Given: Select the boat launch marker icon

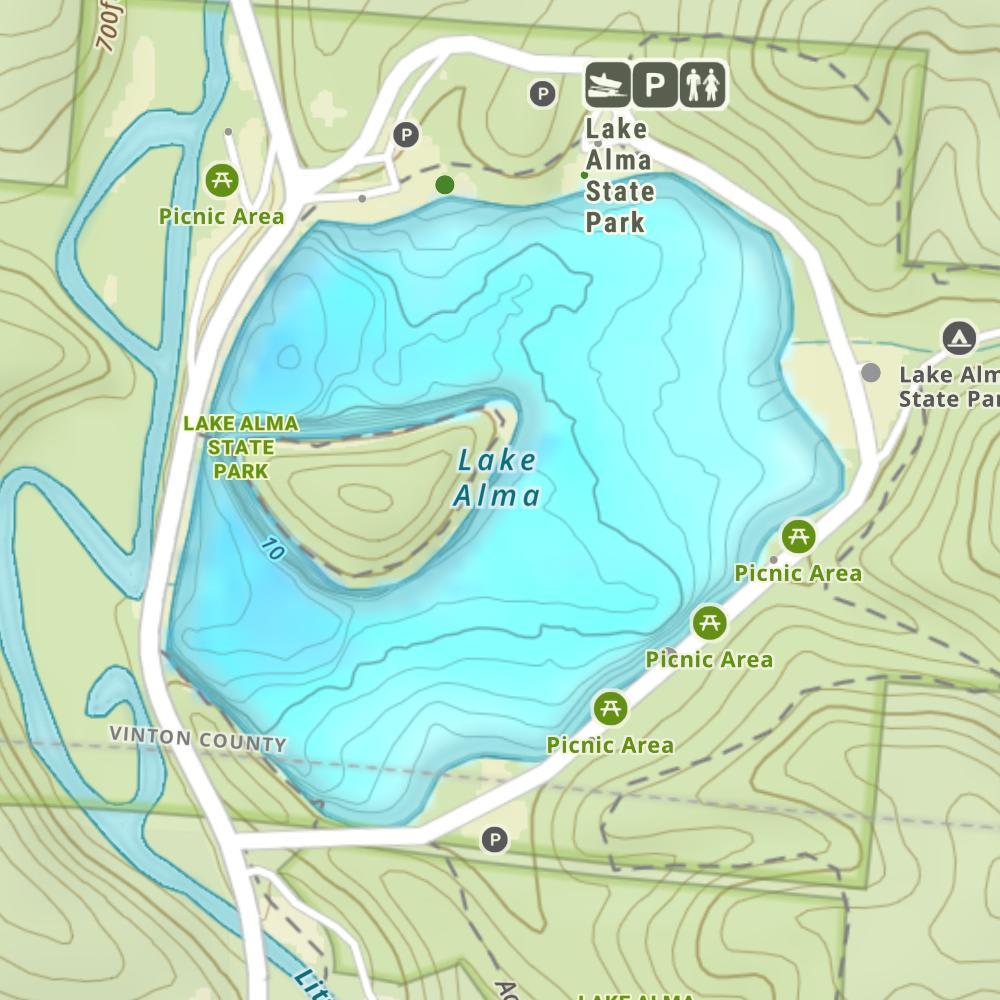Looking at the screenshot, I should pos(608,85).
